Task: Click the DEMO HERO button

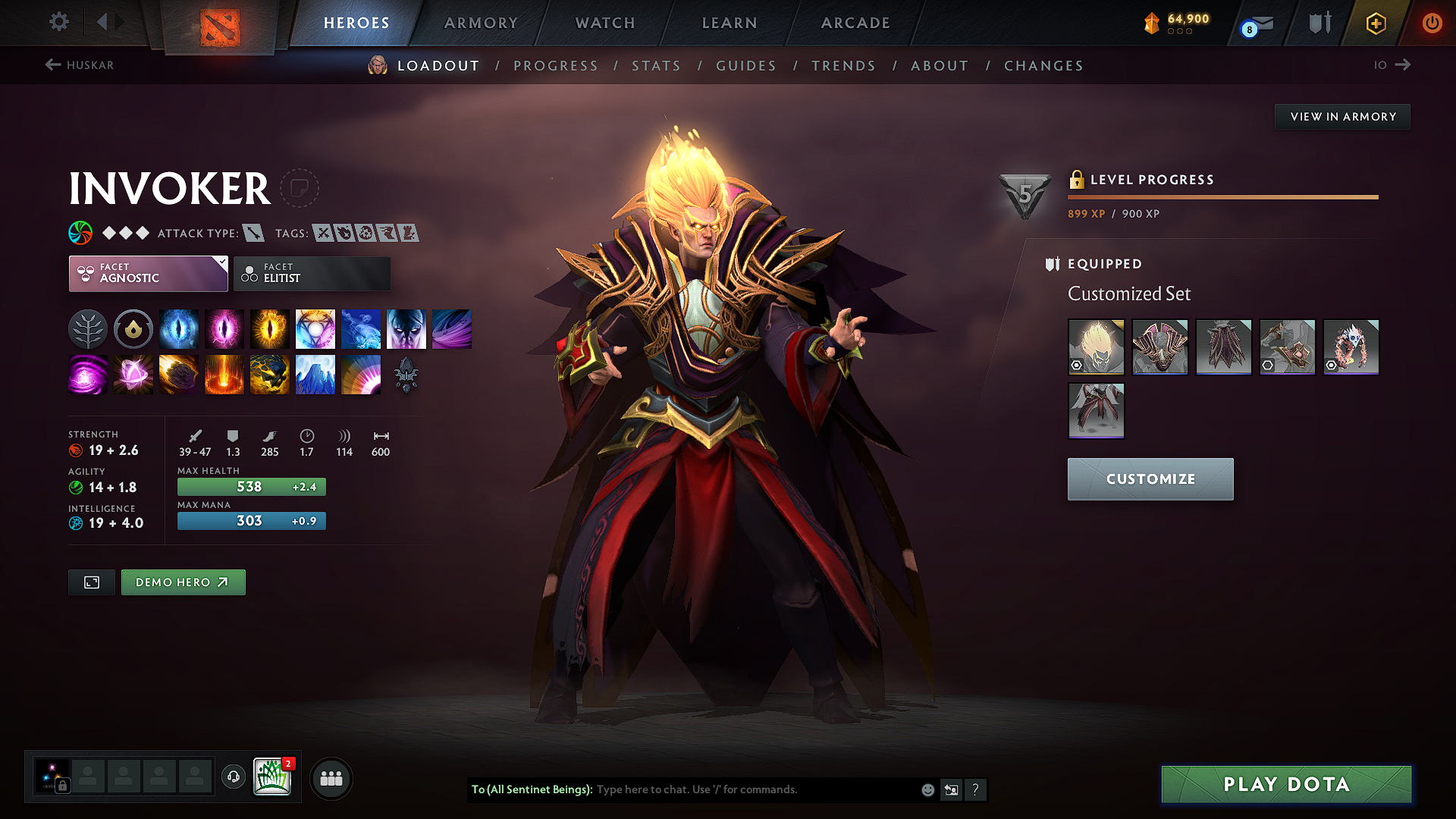Action: click(x=183, y=582)
